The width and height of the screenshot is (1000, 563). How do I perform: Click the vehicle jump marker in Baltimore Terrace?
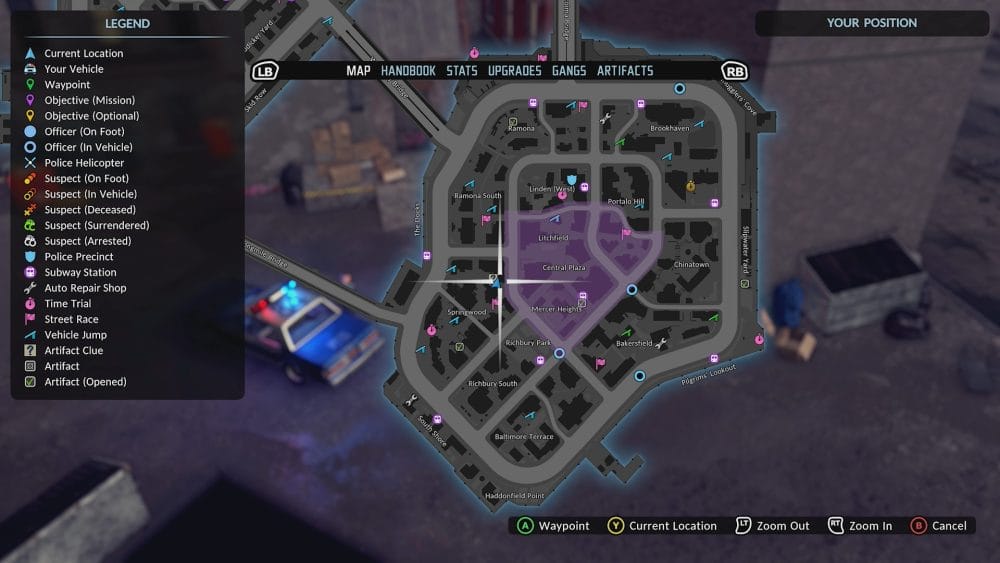tap(530, 414)
